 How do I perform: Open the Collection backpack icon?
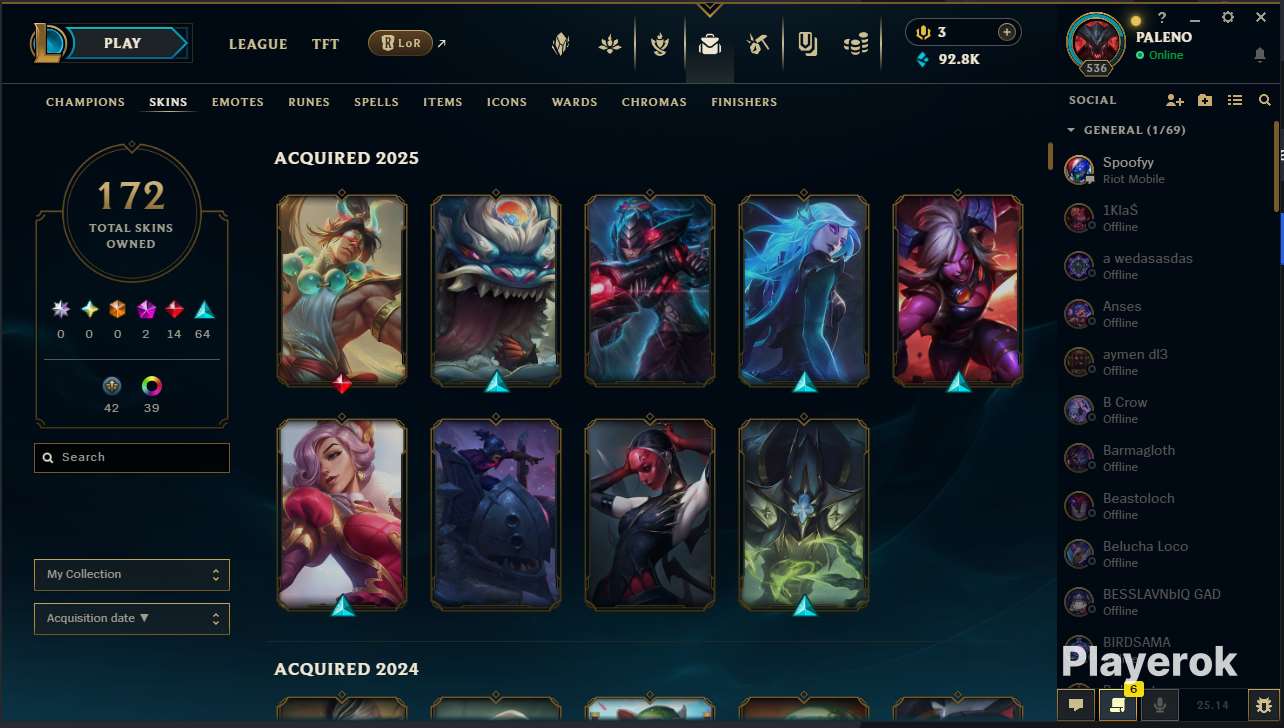point(710,44)
